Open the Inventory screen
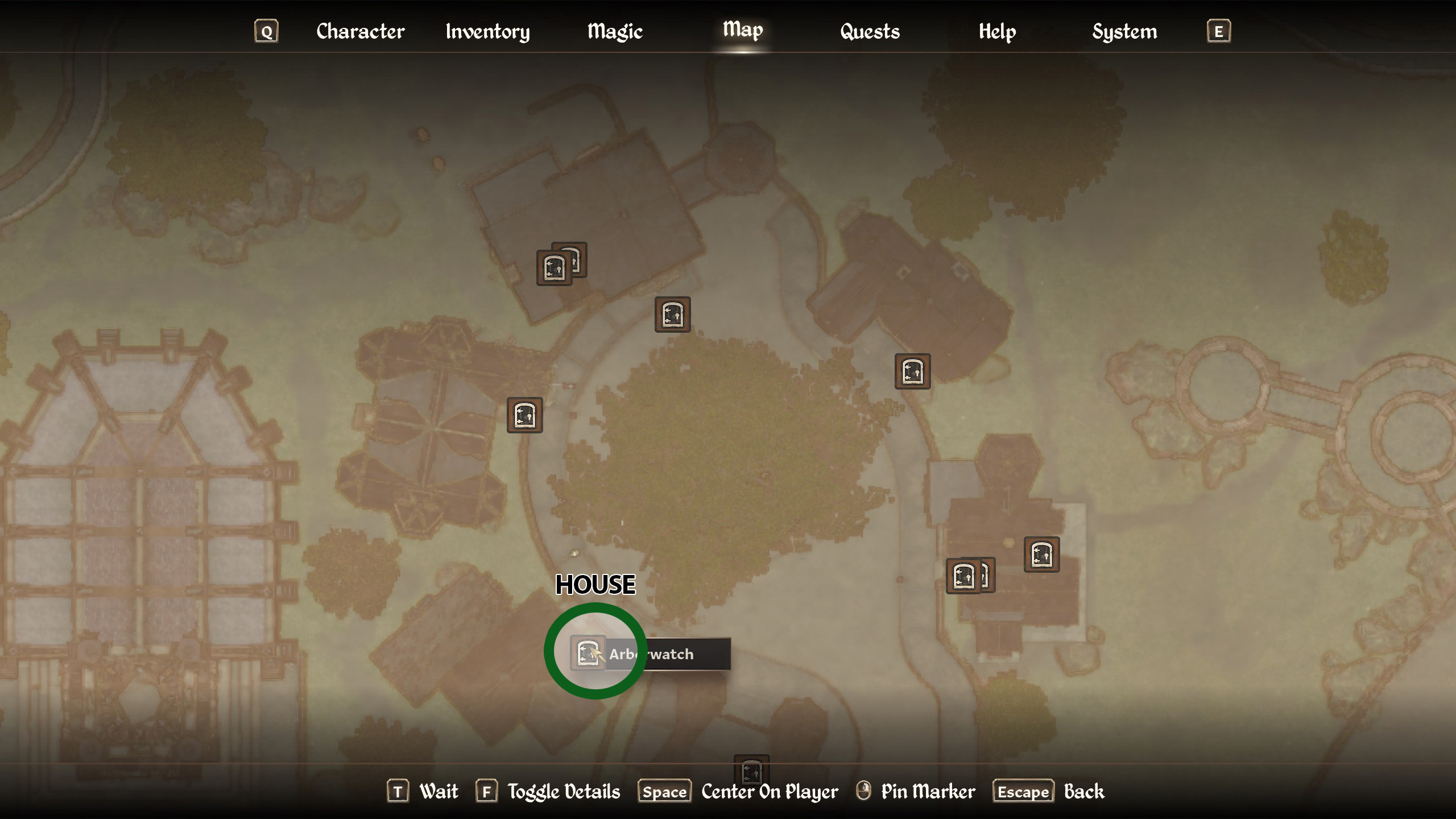Image resolution: width=1456 pixels, height=819 pixels. pos(488,31)
